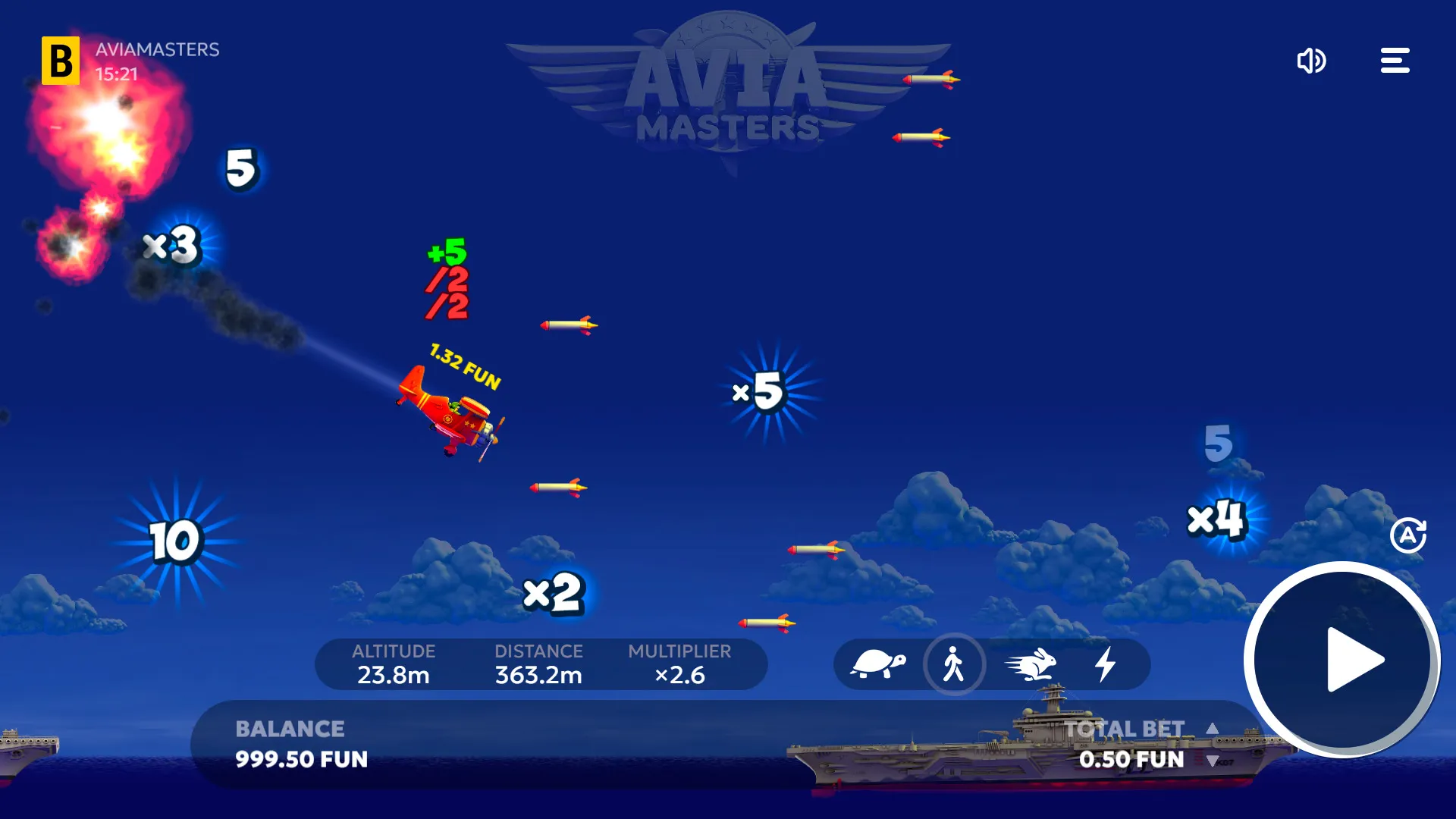Select the turtle slow speed mode
The height and width of the screenshot is (819, 1456).
[880, 664]
